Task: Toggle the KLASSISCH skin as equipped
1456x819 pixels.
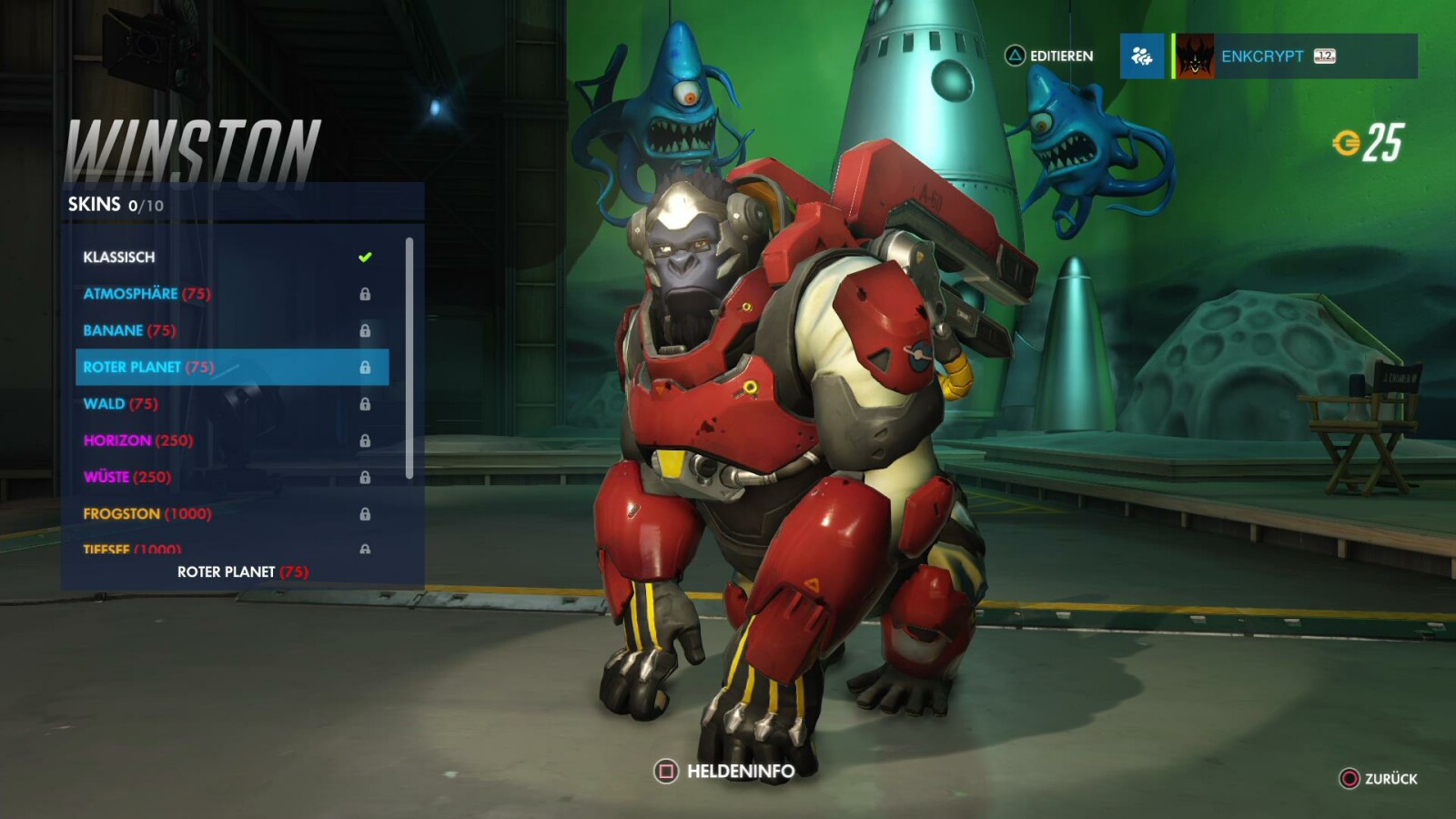Action: [182, 258]
